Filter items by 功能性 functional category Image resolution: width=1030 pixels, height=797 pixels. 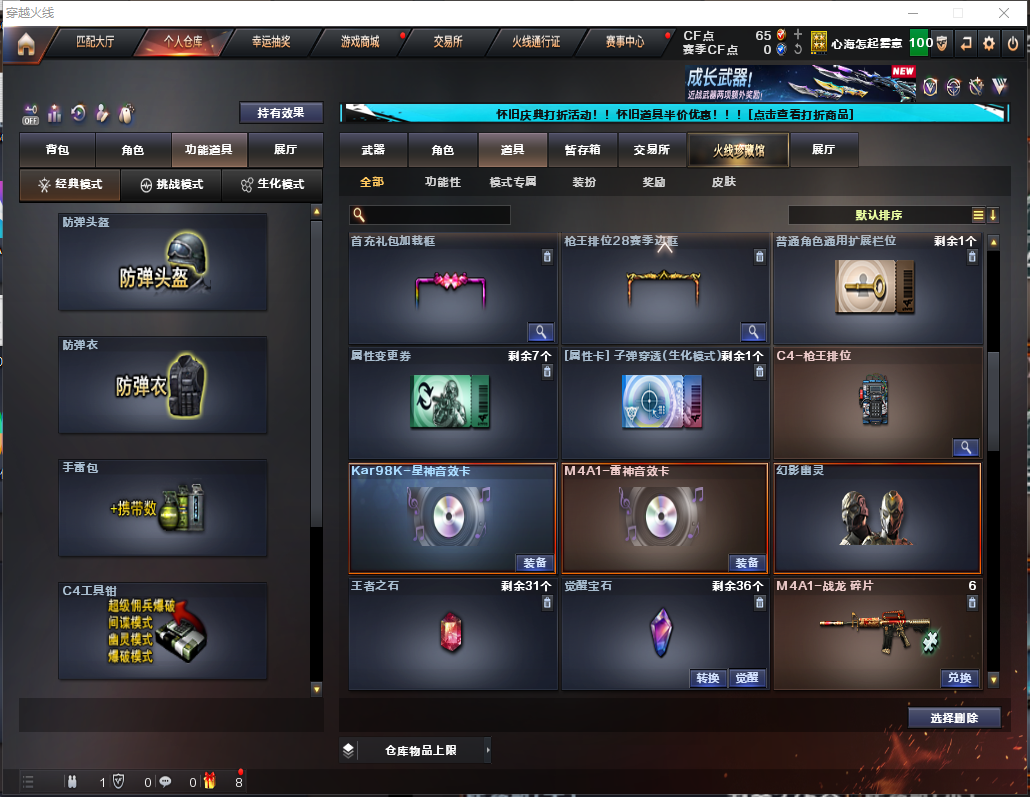[442, 182]
